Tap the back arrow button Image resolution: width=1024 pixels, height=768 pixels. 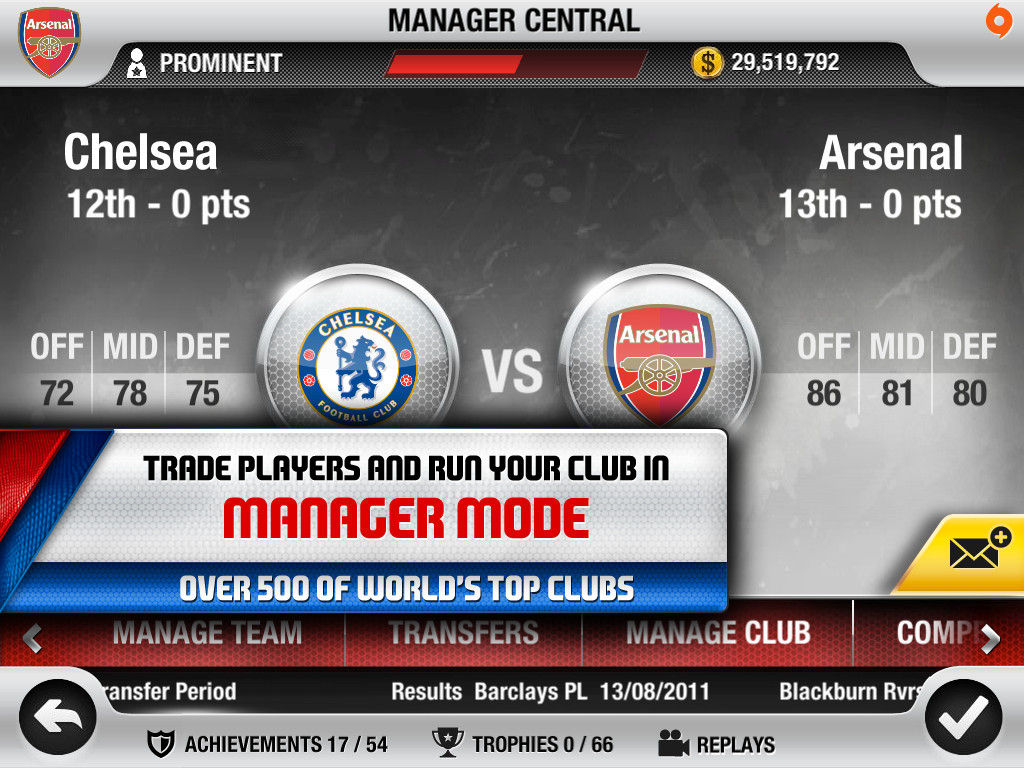pyautogui.click(x=58, y=716)
